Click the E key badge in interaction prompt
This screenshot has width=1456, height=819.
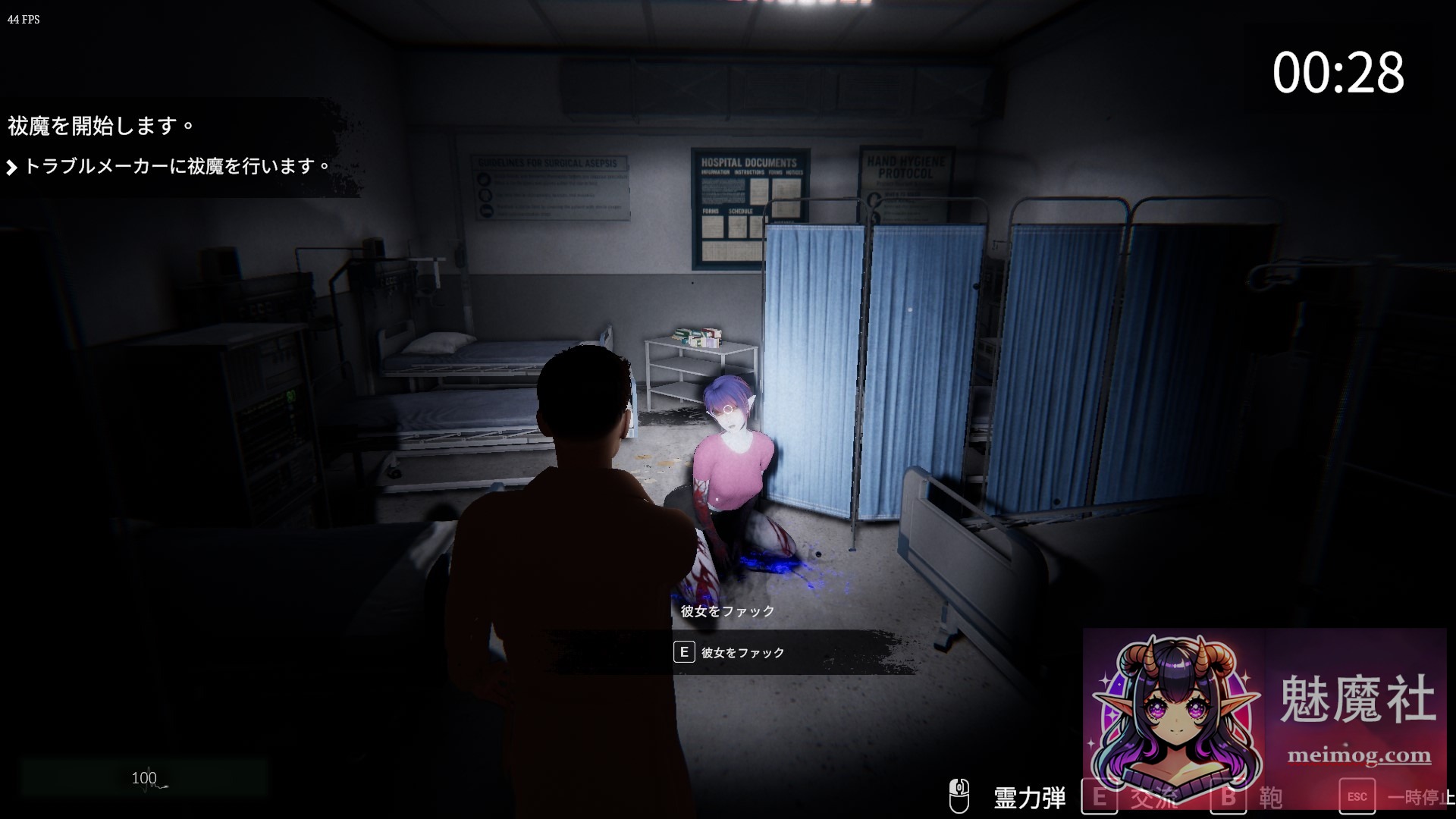coord(685,652)
